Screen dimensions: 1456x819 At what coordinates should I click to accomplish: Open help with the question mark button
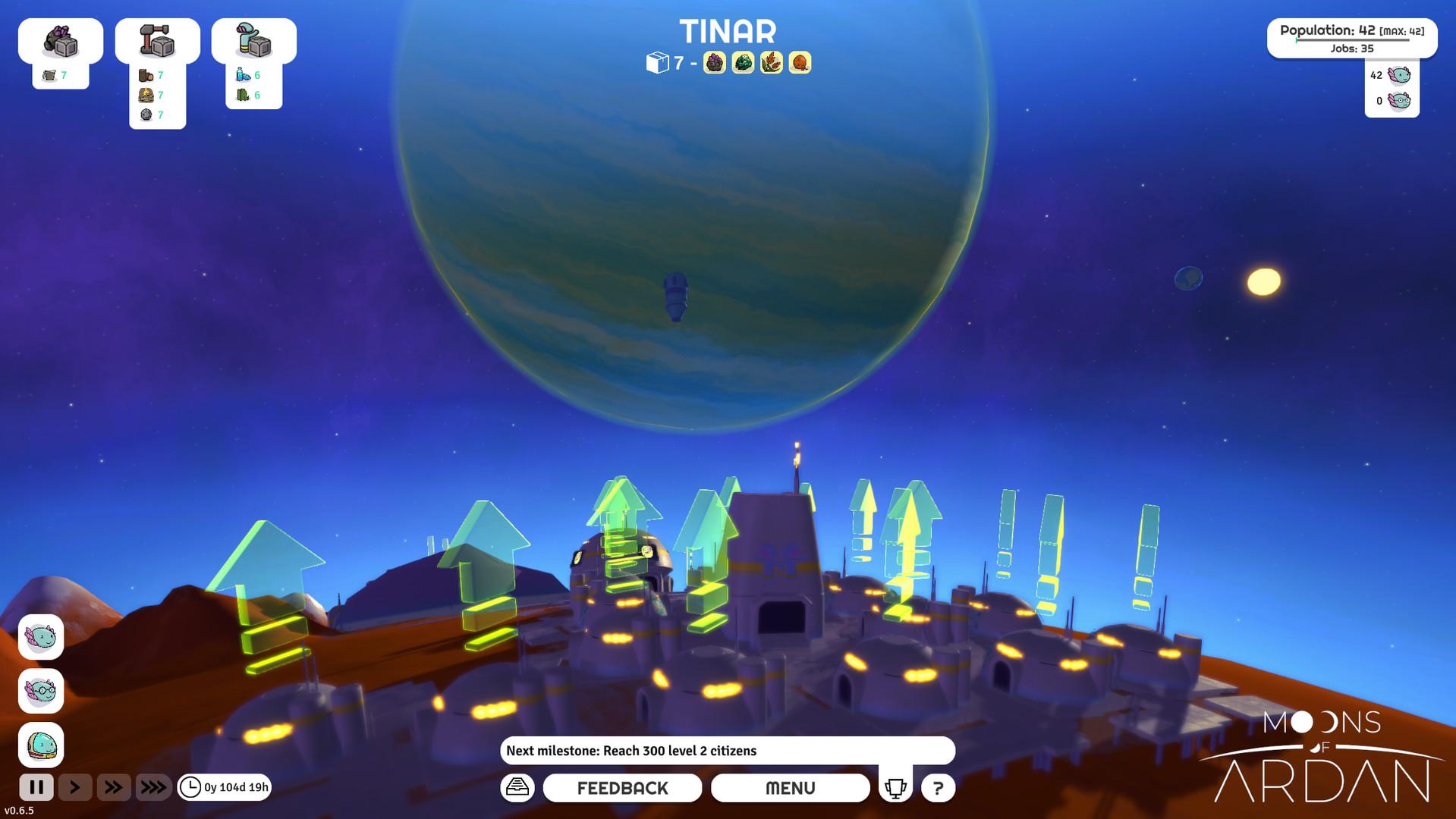click(x=938, y=788)
